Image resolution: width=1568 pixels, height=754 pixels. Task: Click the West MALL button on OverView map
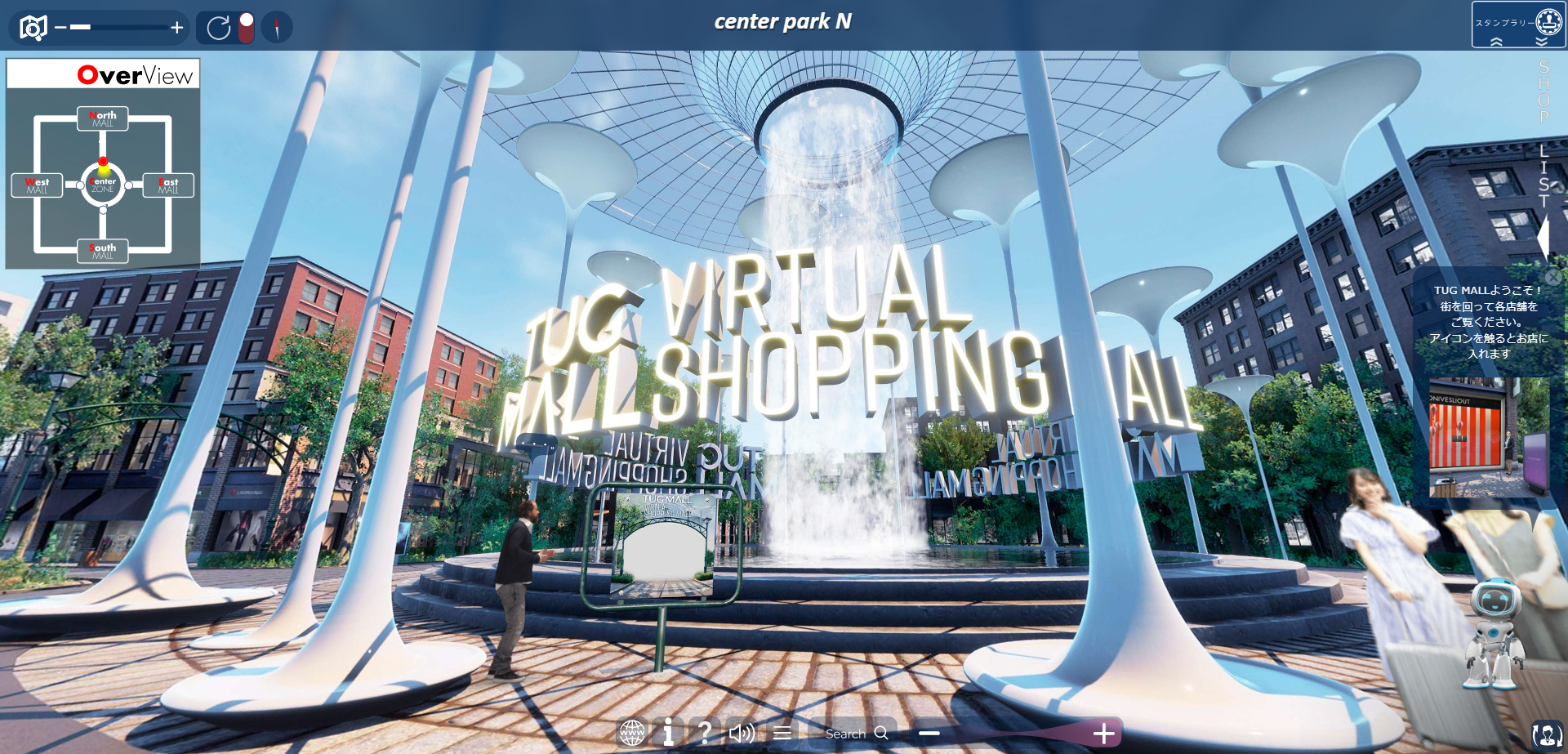click(x=37, y=185)
